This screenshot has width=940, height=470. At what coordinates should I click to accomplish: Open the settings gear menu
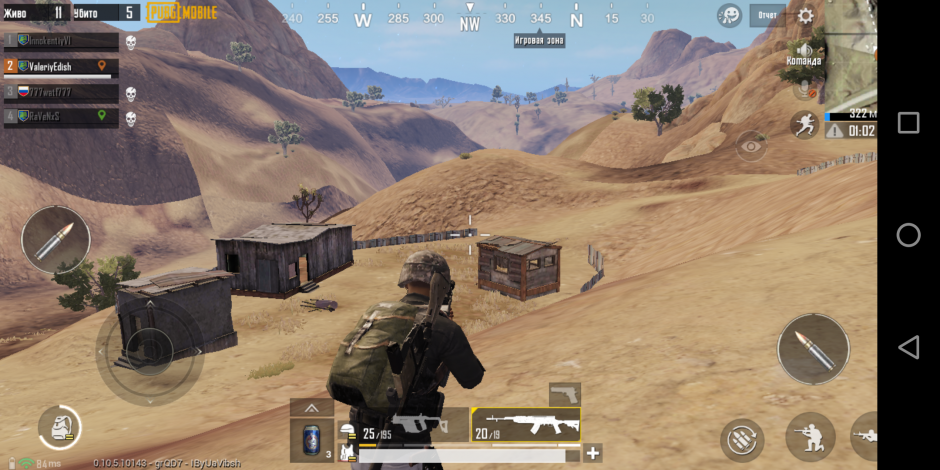click(x=805, y=15)
